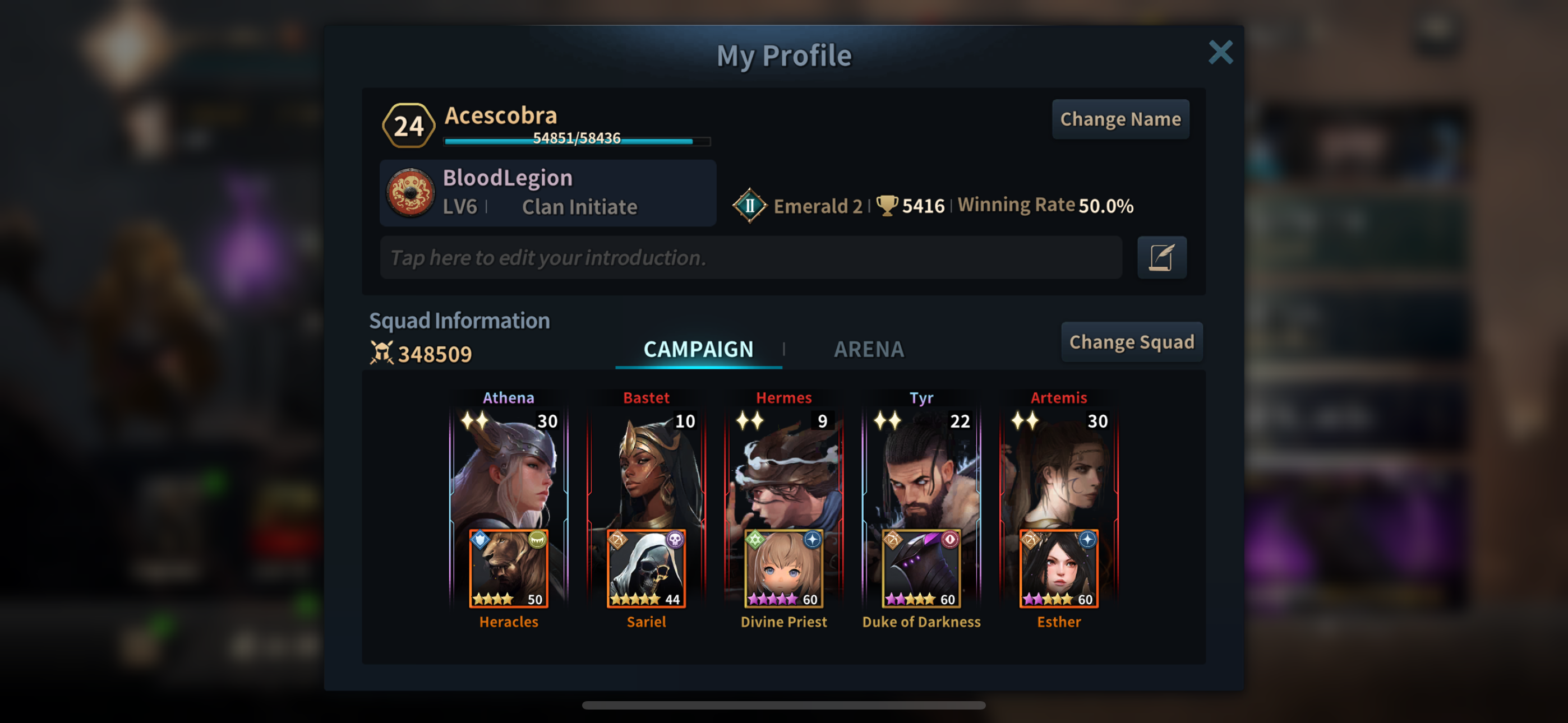View the Hermes captain card
Viewport: 1568px width, 723px height.
[x=784, y=469]
